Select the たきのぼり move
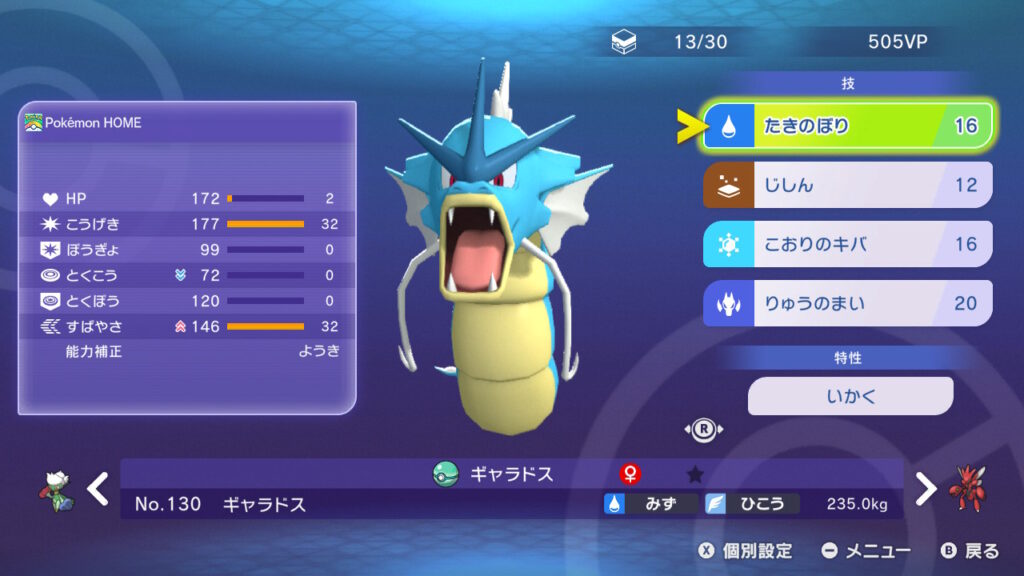The height and width of the screenshot is (576, 1024). pos(848,126)
